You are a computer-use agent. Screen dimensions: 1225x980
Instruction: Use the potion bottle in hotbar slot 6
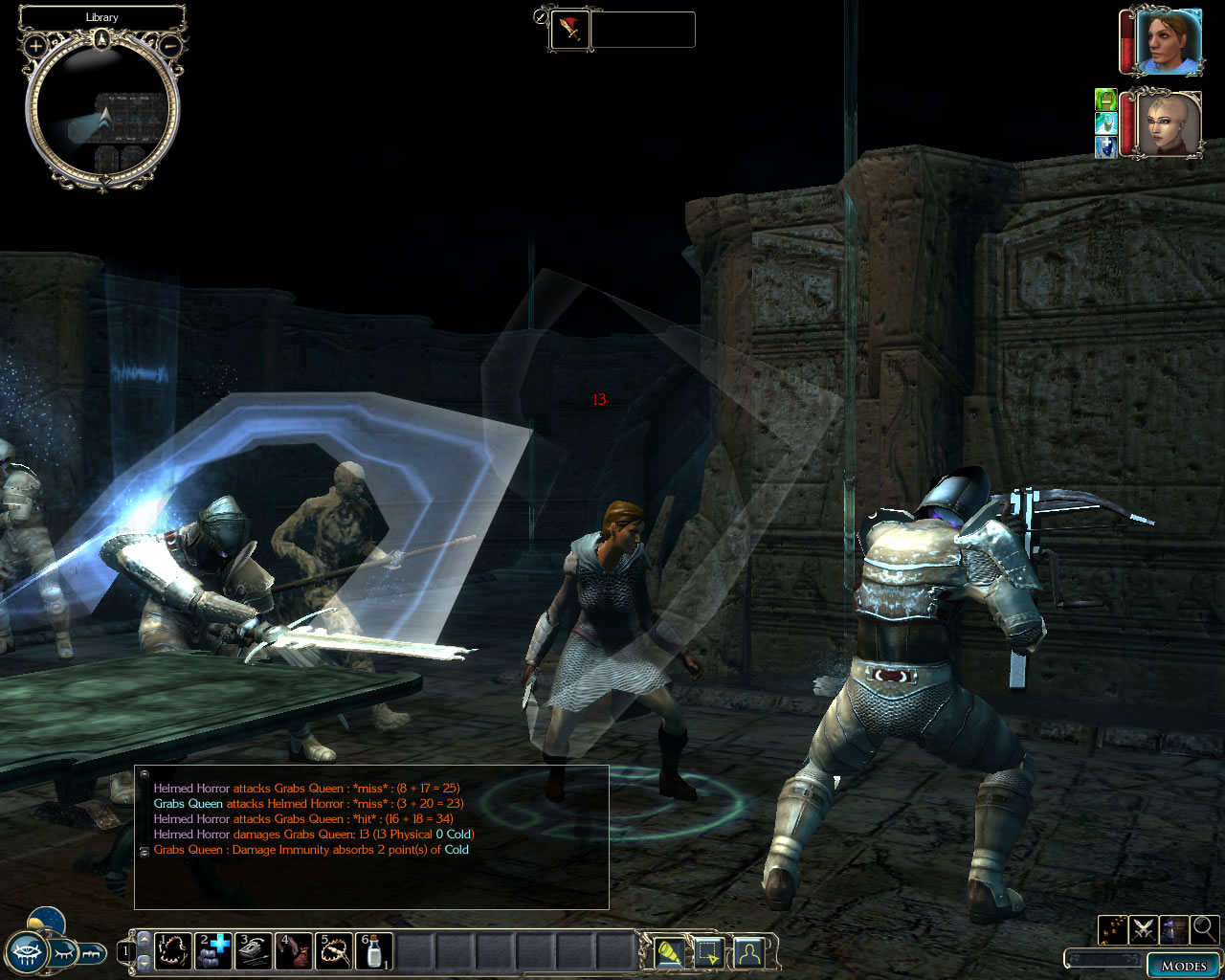[374, 951]
